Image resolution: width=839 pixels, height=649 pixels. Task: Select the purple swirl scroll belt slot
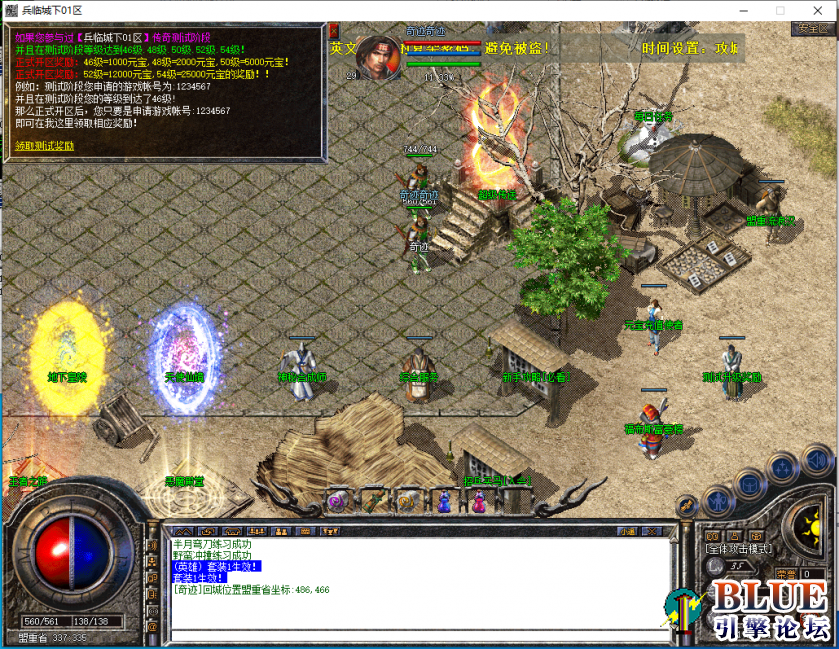(337, 502)
